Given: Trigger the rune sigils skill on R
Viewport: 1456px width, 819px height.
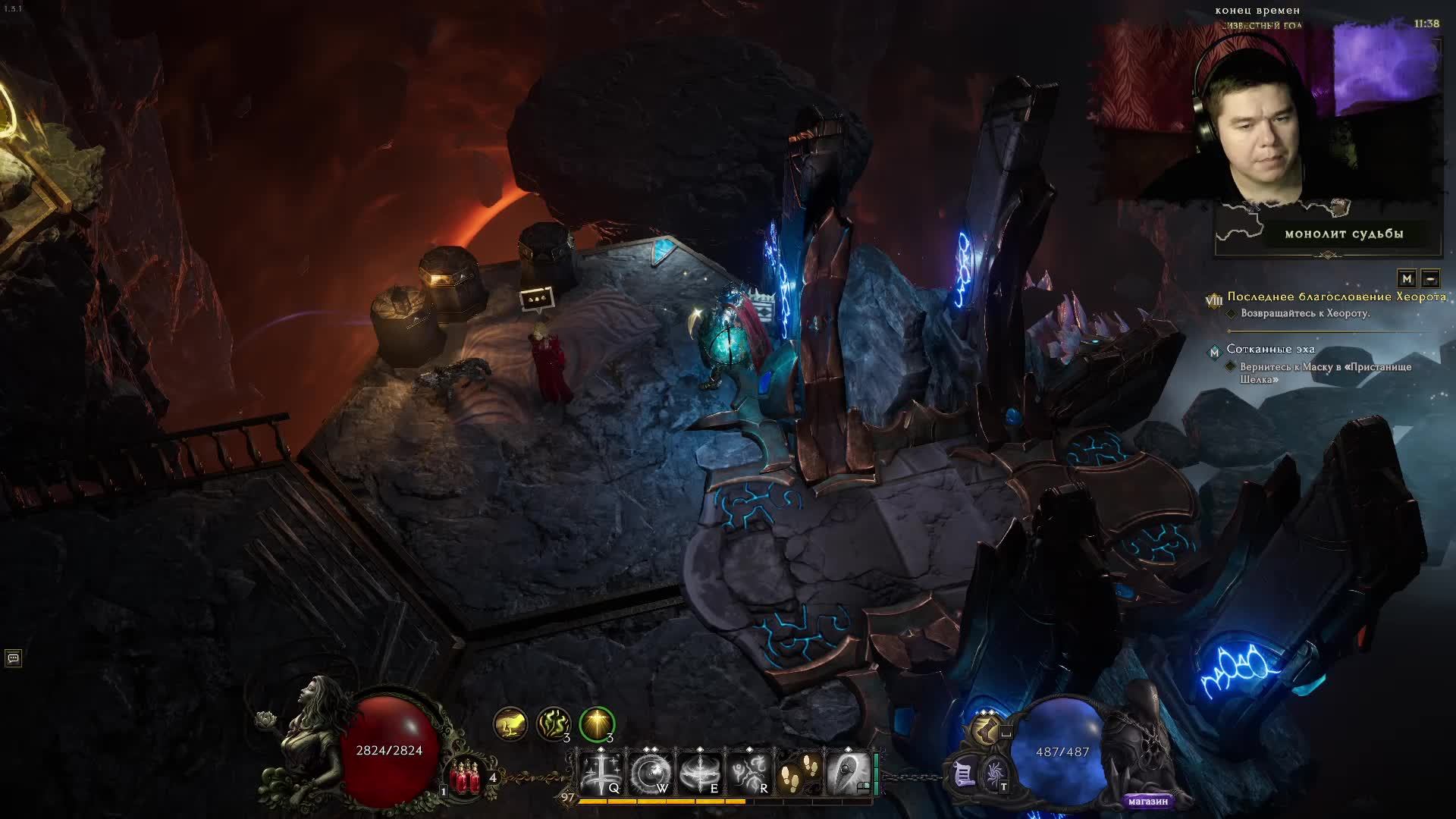Looking at the screenshot, I should (x=748, y=772).
